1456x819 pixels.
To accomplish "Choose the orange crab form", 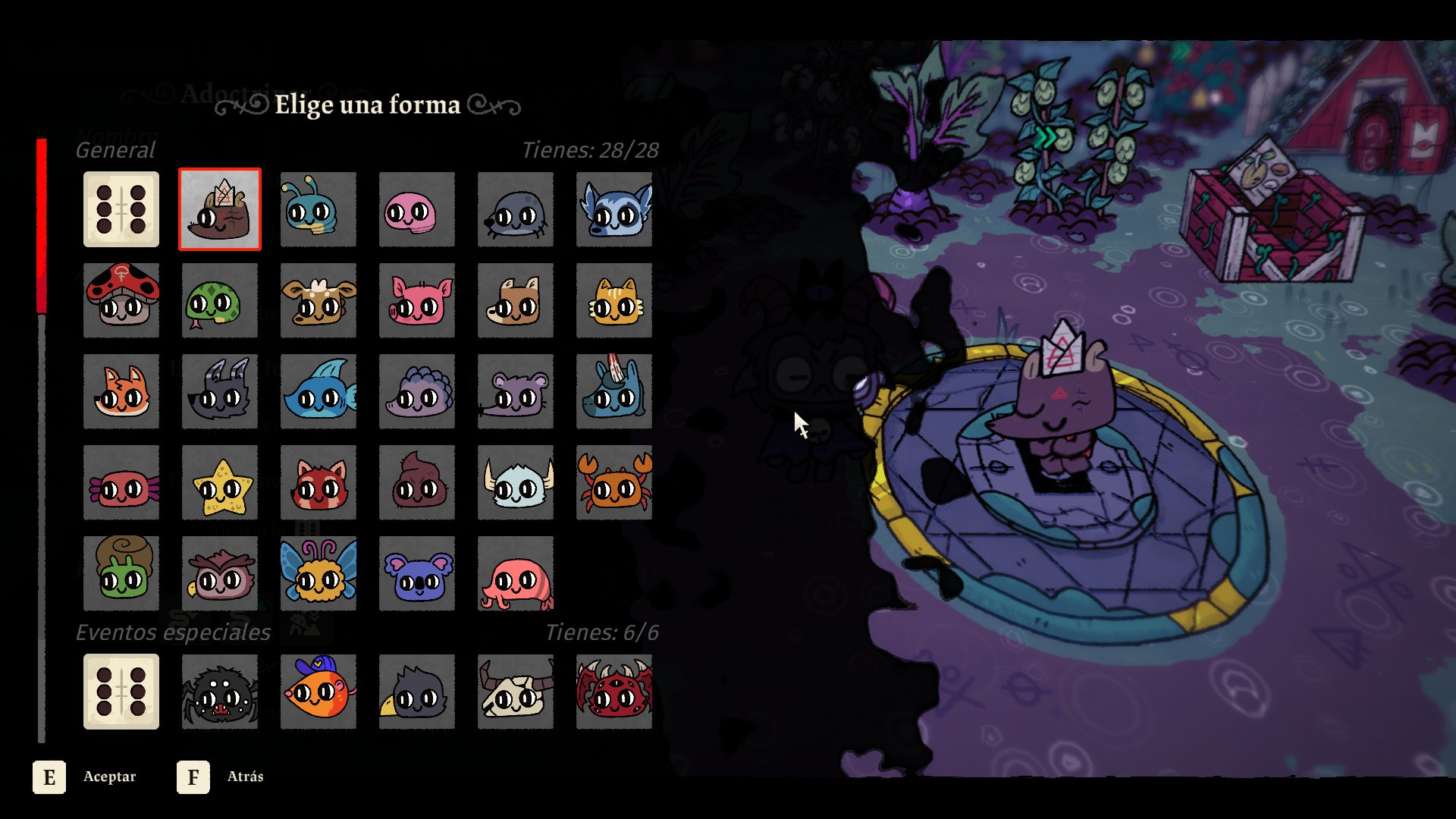I will click(614, 482).
